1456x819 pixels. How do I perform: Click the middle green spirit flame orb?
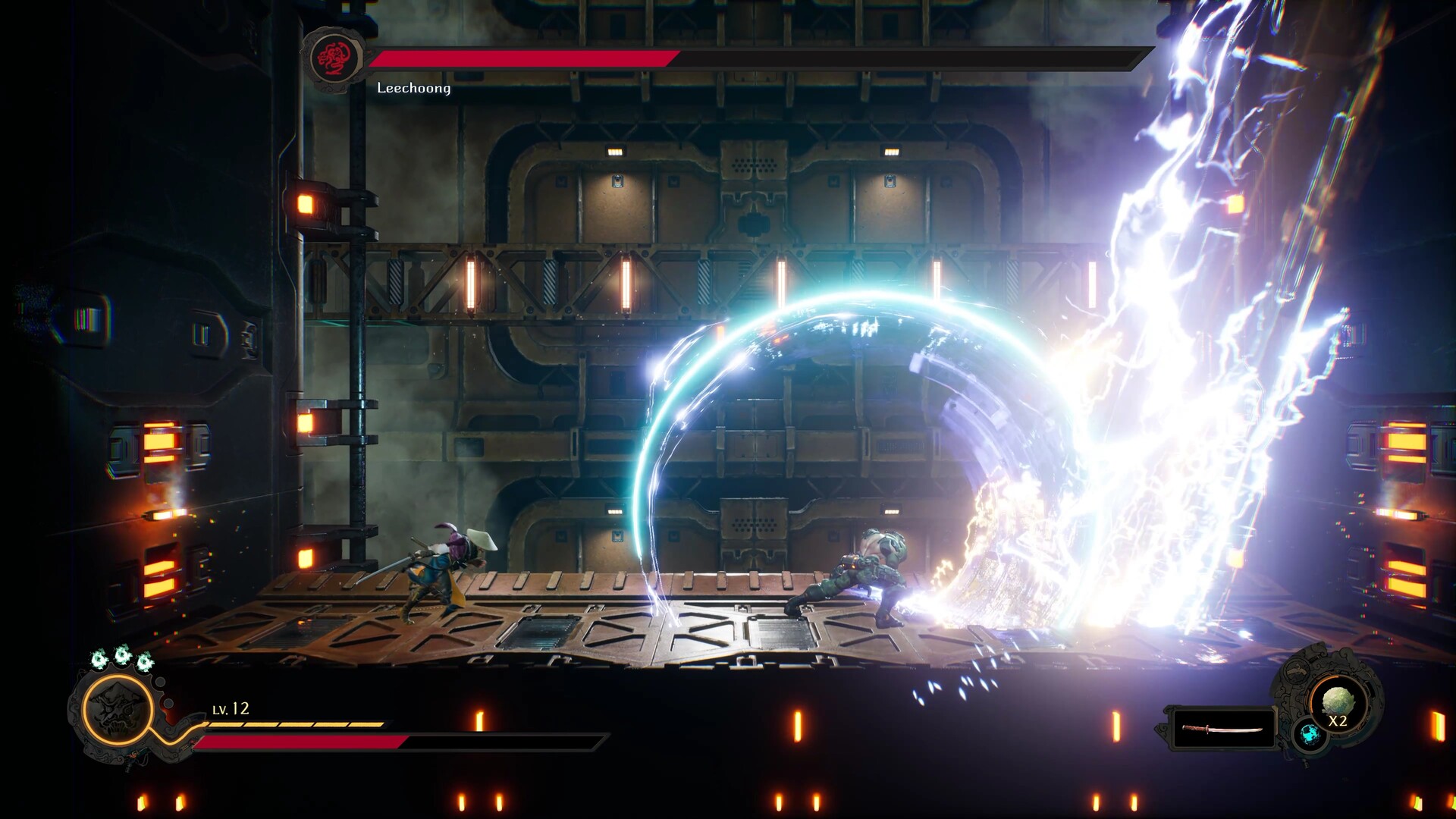pos(124,654)
